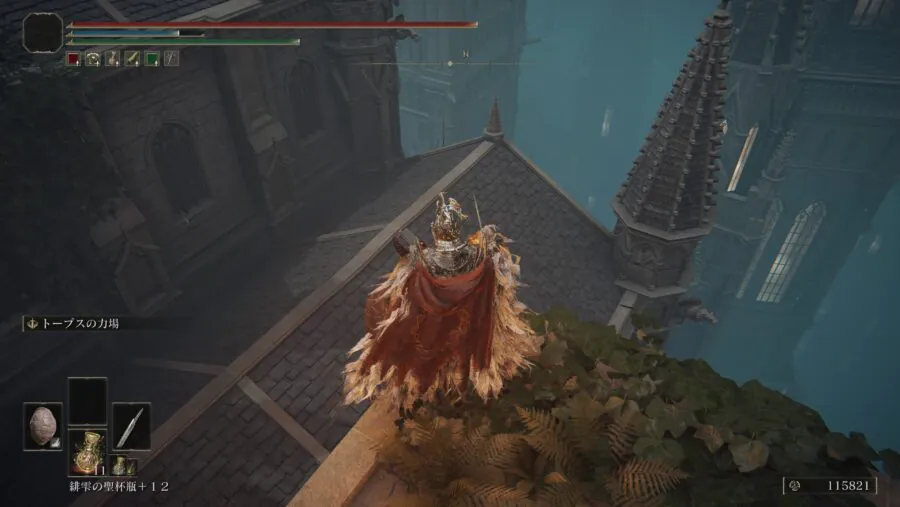Select the left-hand stone-shaped armament slot

[x=43, y=425]
